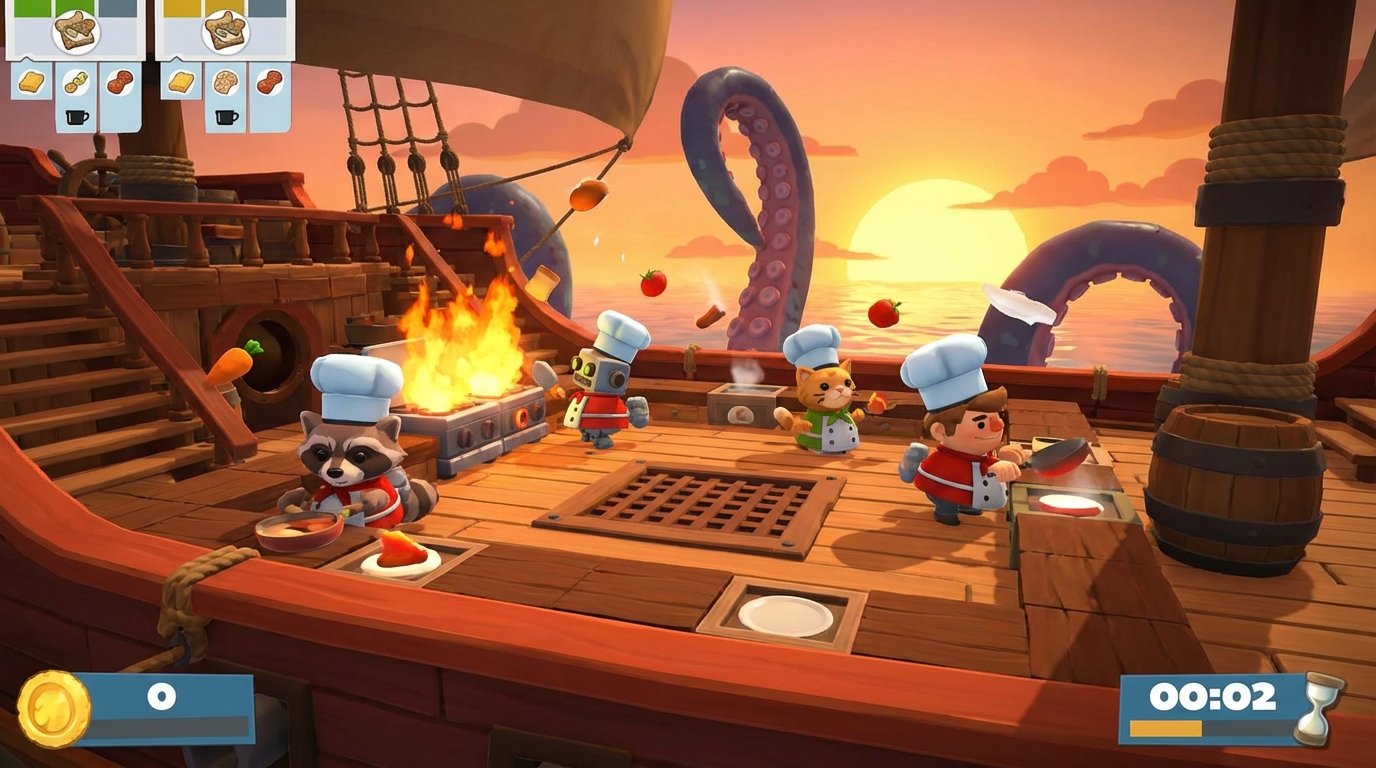Select the bread icon on the first order
Screen dimensions: 1376x768
33,83
